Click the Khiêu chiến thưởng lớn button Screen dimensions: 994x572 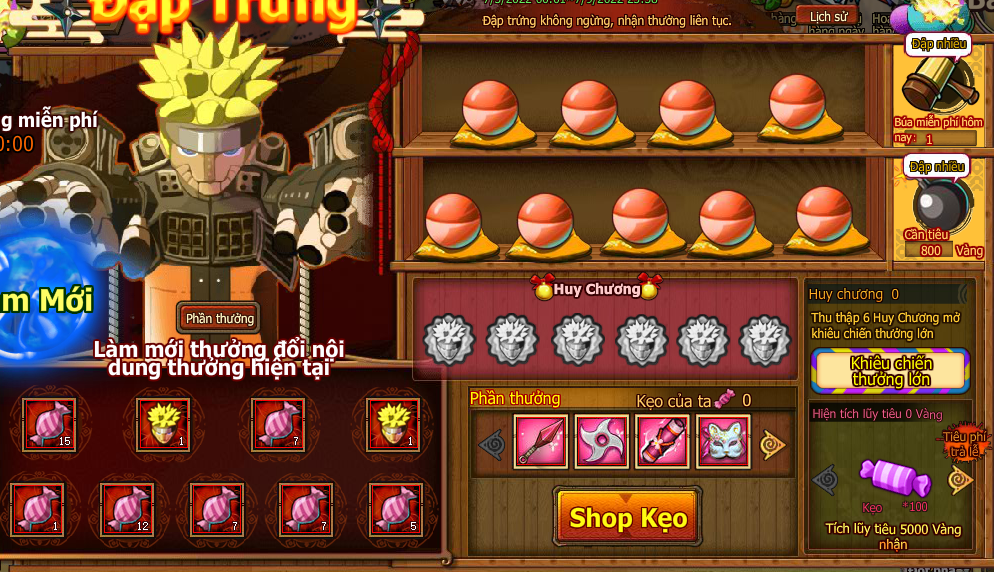890,371
